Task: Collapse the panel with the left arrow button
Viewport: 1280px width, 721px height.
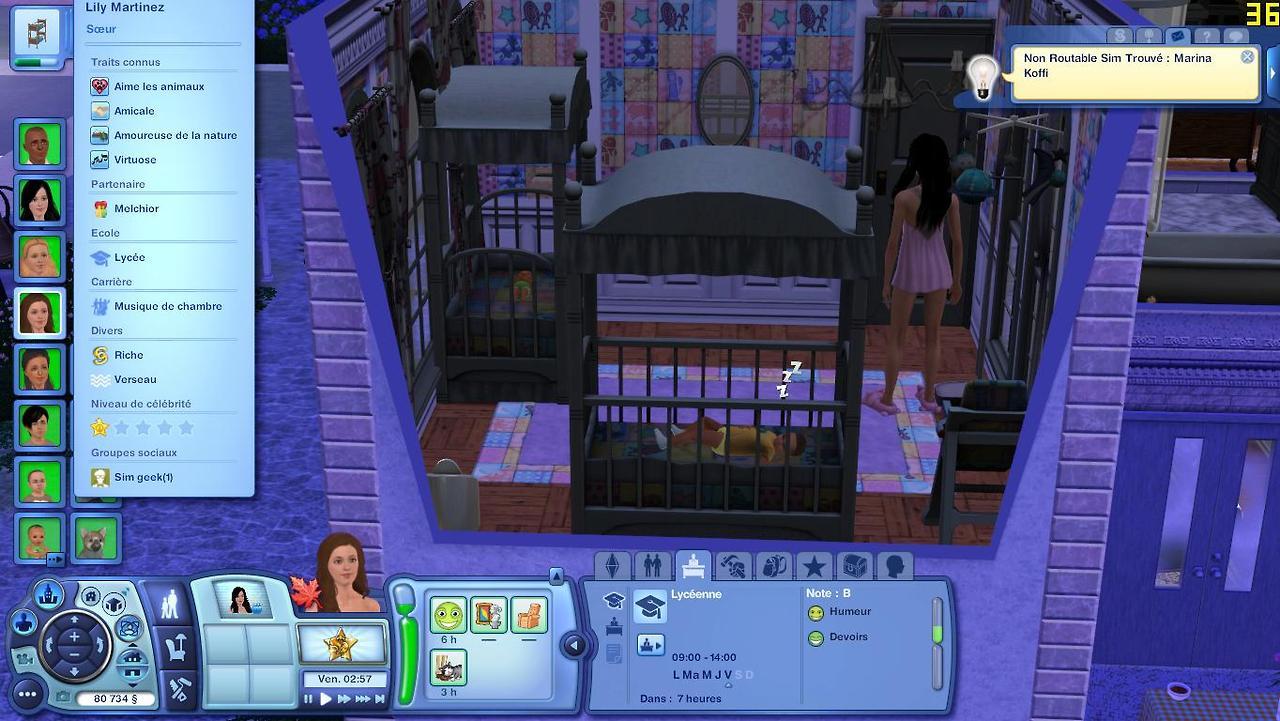Action: pyautogui.click(x=574, y=646)
